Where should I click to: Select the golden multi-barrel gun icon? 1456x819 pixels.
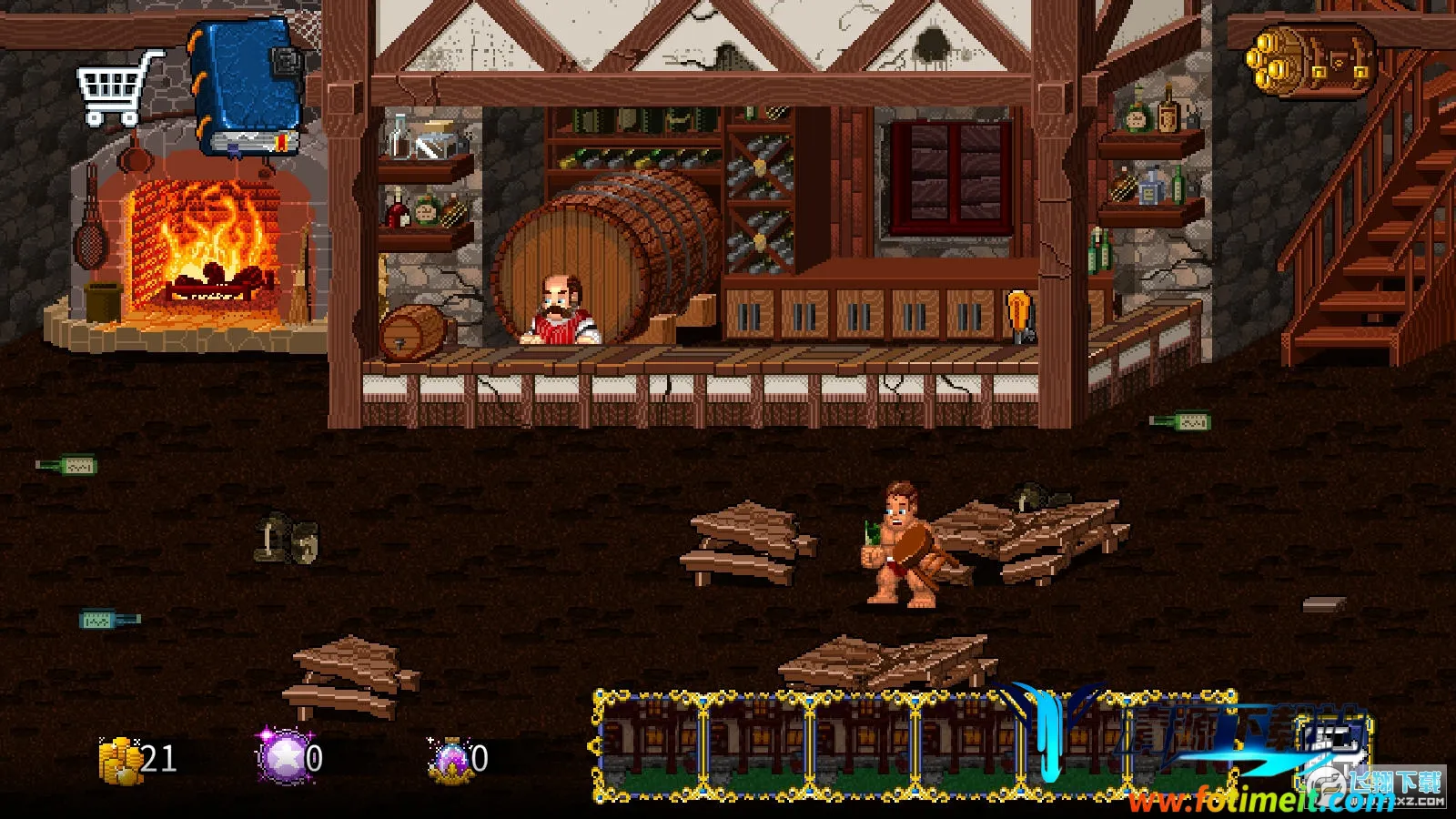[x=1312, y=59]
